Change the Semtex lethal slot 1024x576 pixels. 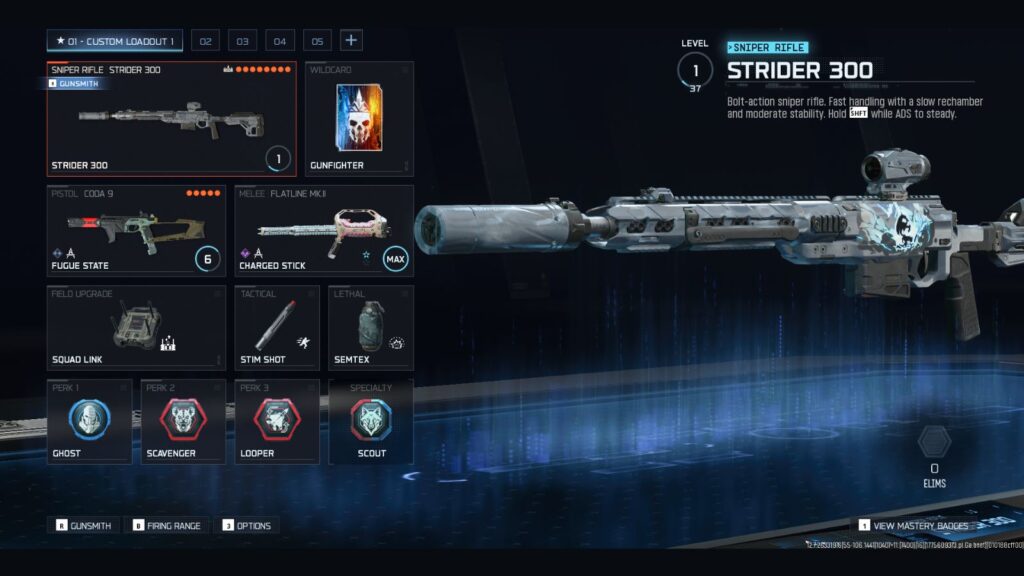click(370, 327)
